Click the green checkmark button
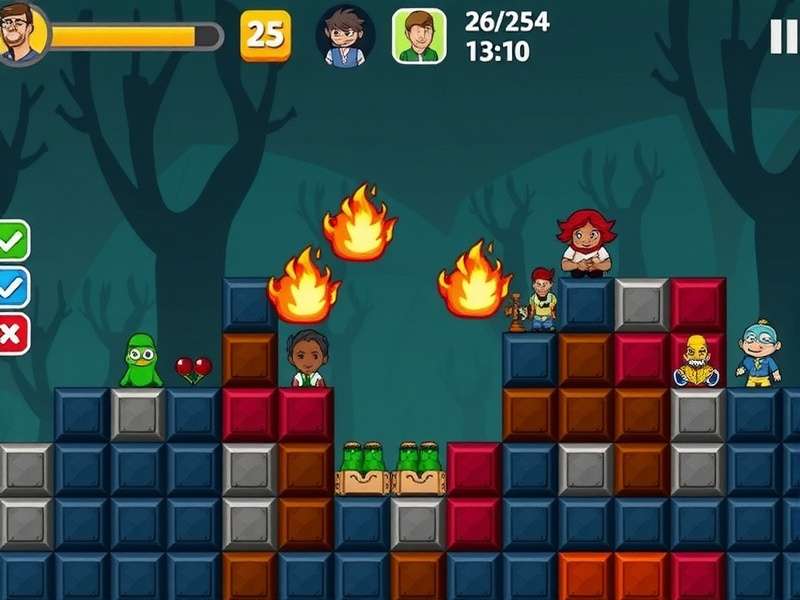 coord(13,240)
